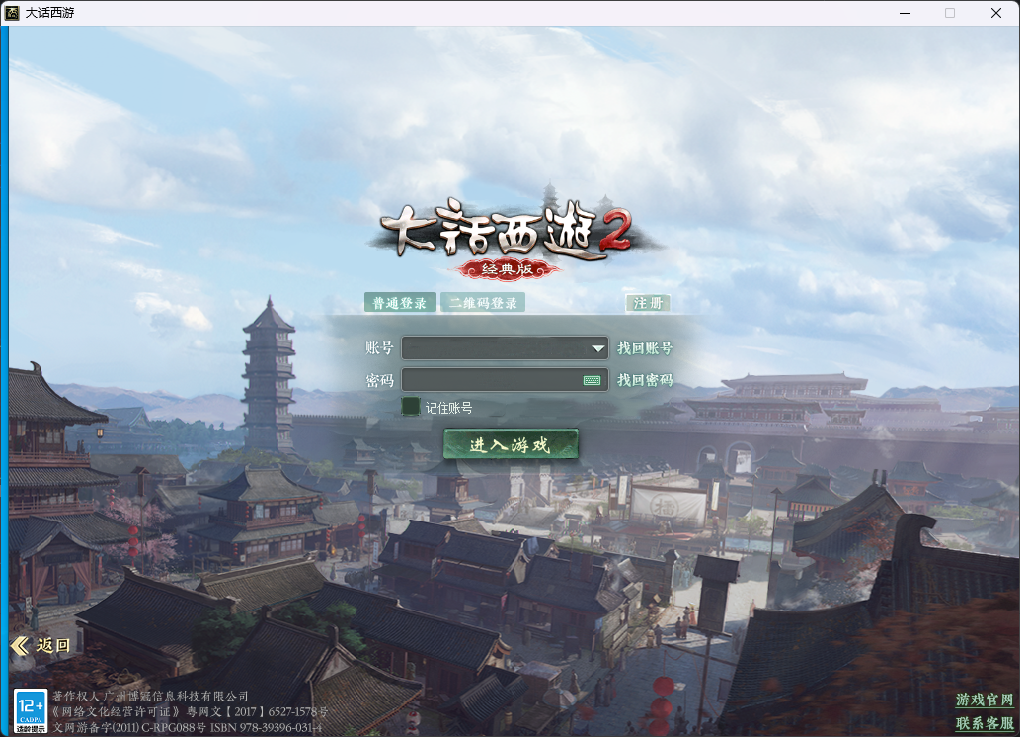This screenshot has height=737, width=1020.
Task: Close the game window
Action: click(x=996, y=13)
